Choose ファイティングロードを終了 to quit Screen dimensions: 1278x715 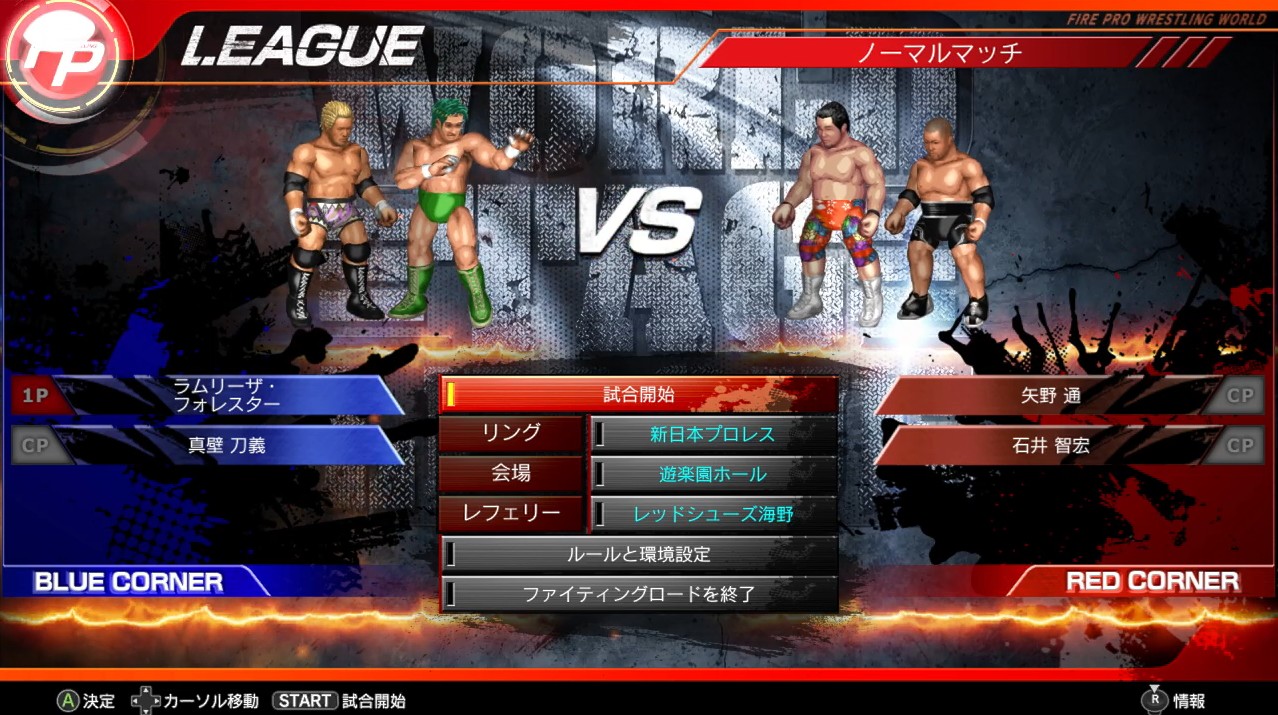[638, 594]
